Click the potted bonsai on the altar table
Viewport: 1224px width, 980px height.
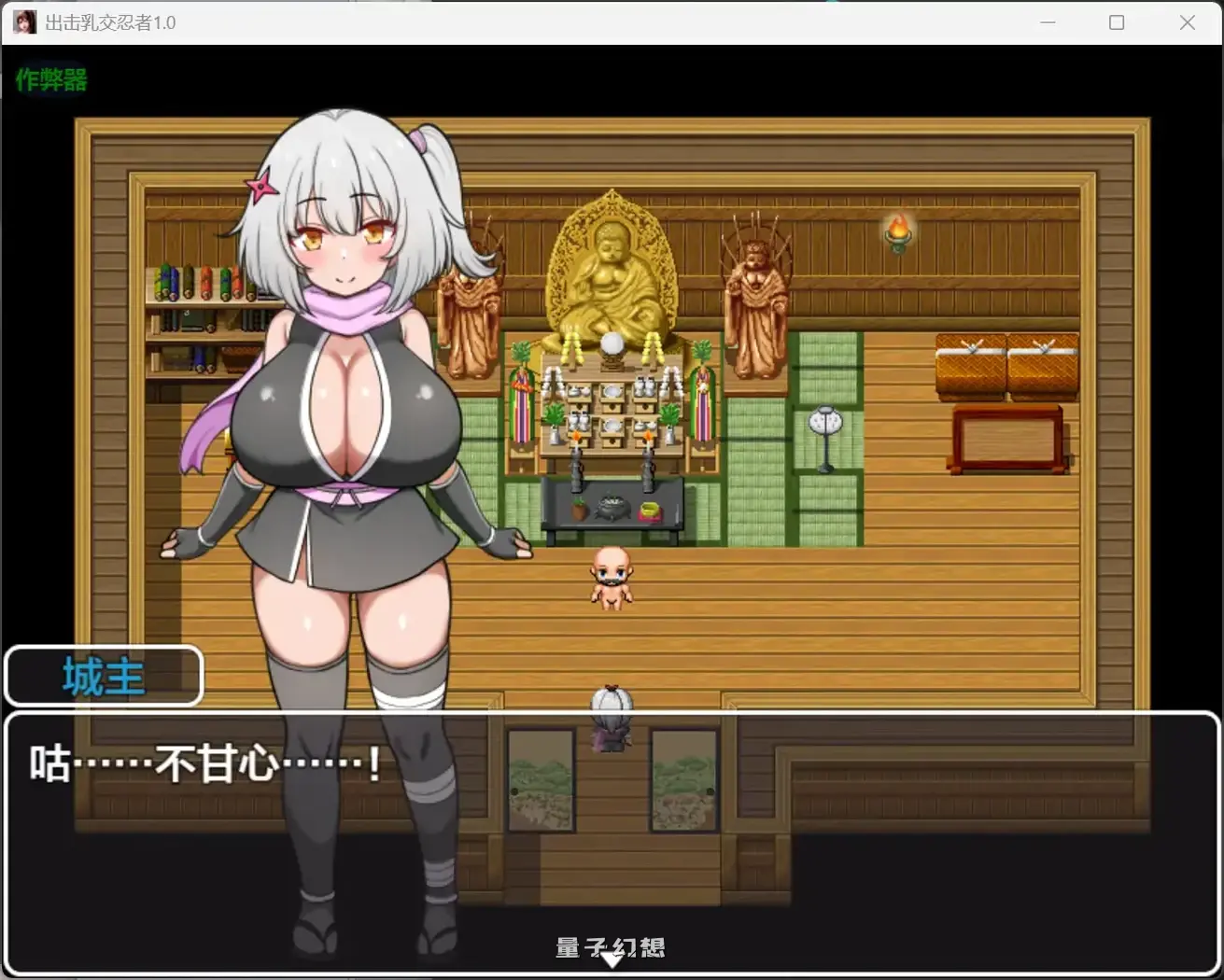[579, 509]
